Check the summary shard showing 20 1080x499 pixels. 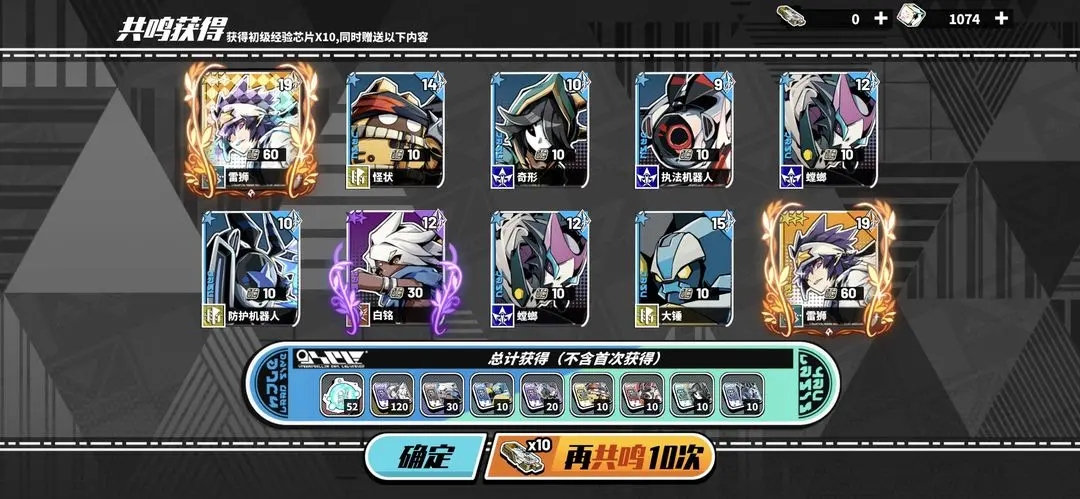coord(542,395)
